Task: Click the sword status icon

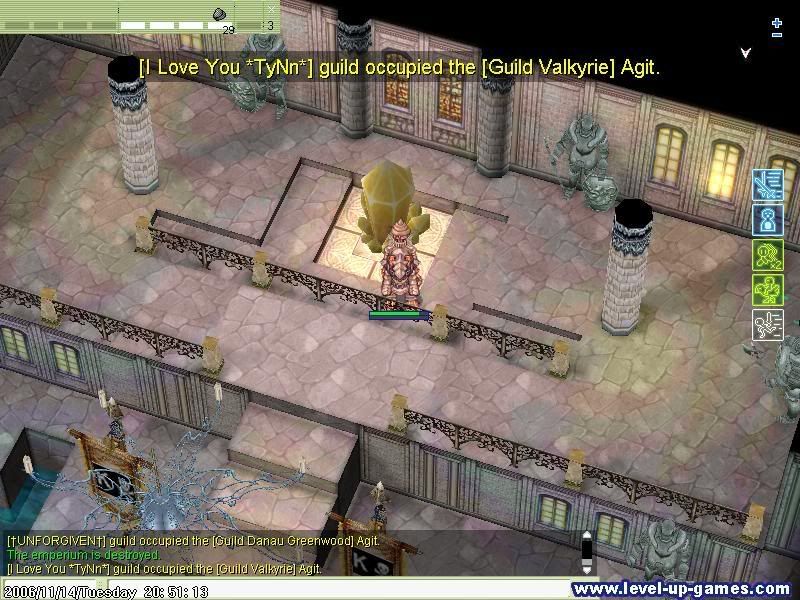Action: tap(766, 184)
